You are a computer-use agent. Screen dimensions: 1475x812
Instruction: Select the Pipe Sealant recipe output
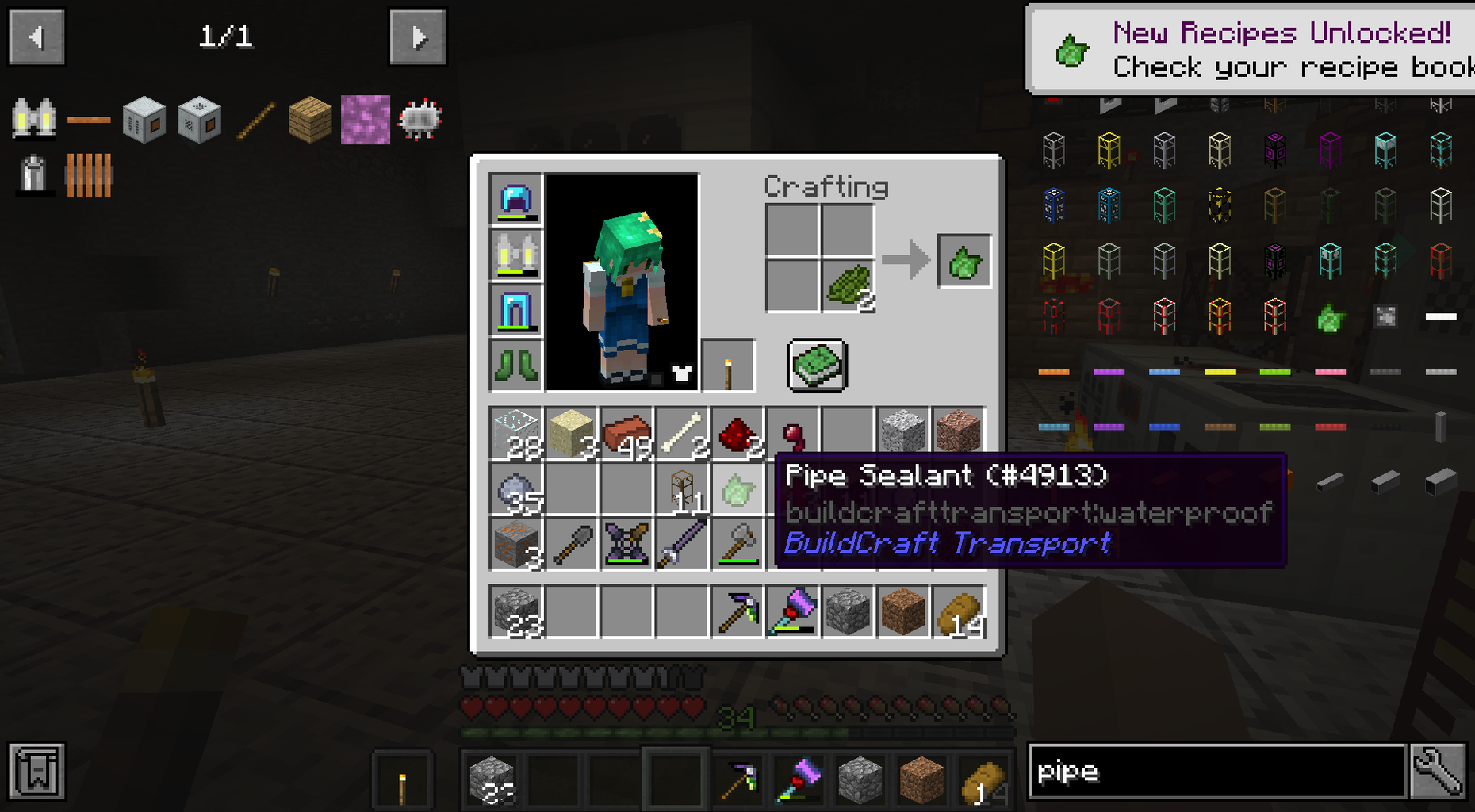pyautogui.click(x=964, y=262)
